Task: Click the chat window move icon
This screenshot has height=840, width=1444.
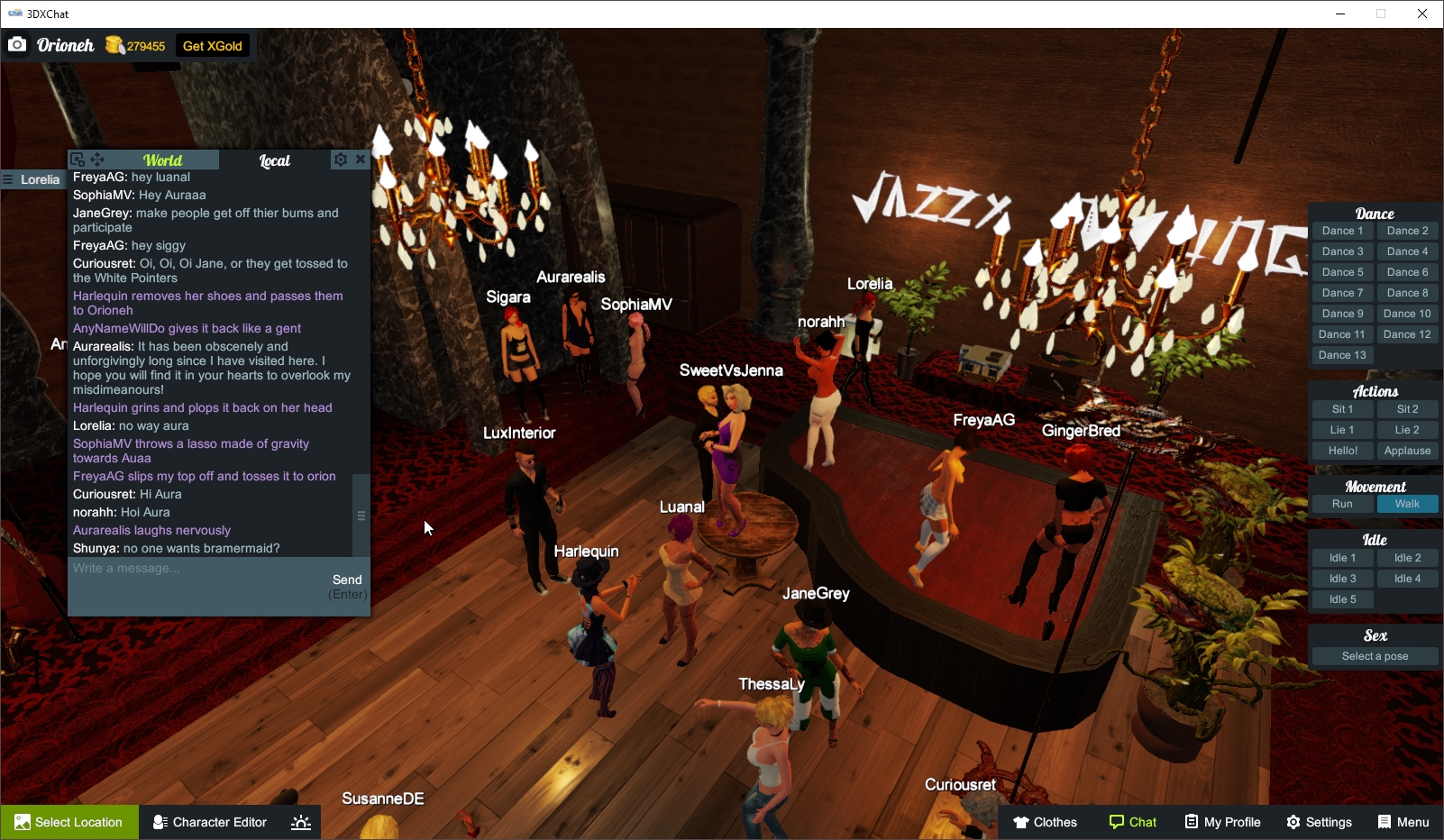Action: 97,159
